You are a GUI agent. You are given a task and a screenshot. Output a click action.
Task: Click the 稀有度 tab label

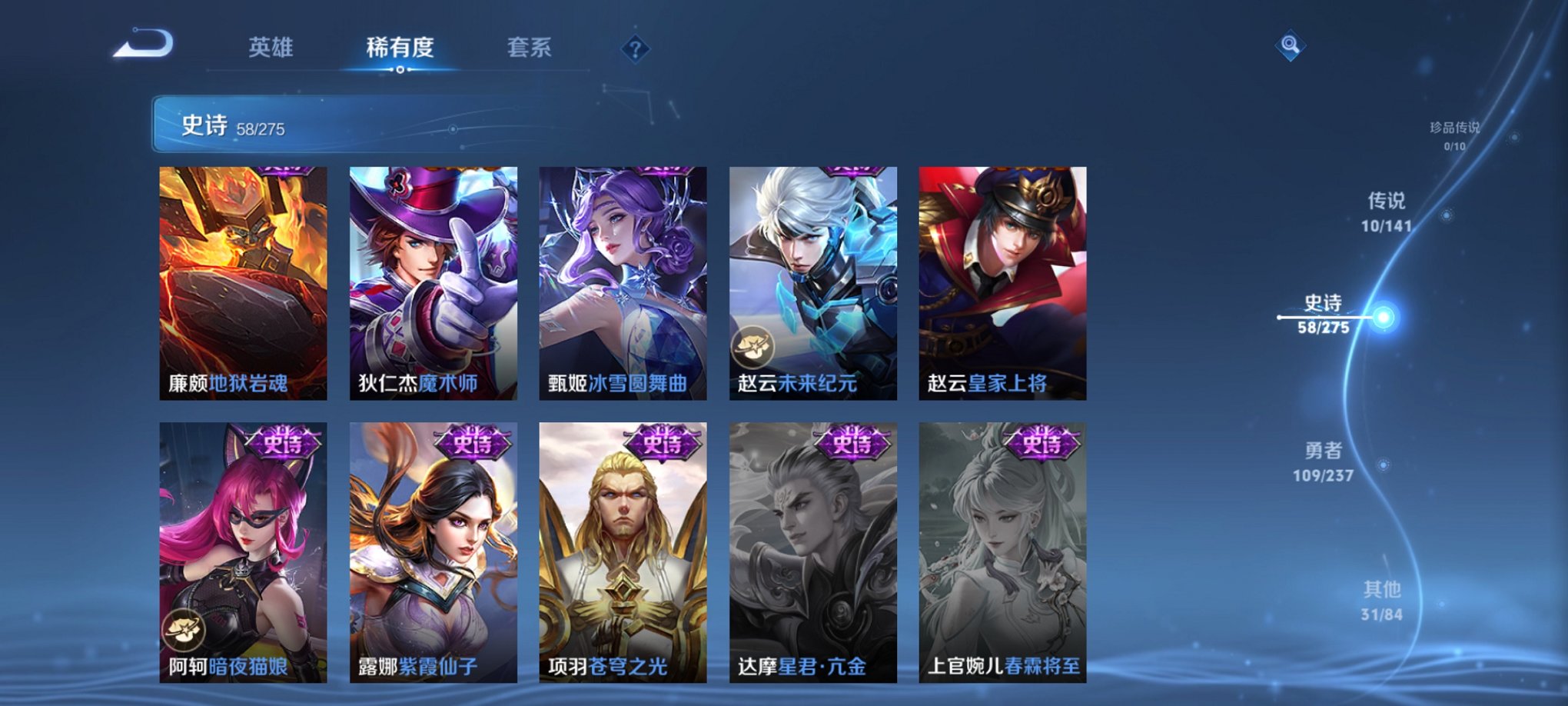(x=399, y=48)
